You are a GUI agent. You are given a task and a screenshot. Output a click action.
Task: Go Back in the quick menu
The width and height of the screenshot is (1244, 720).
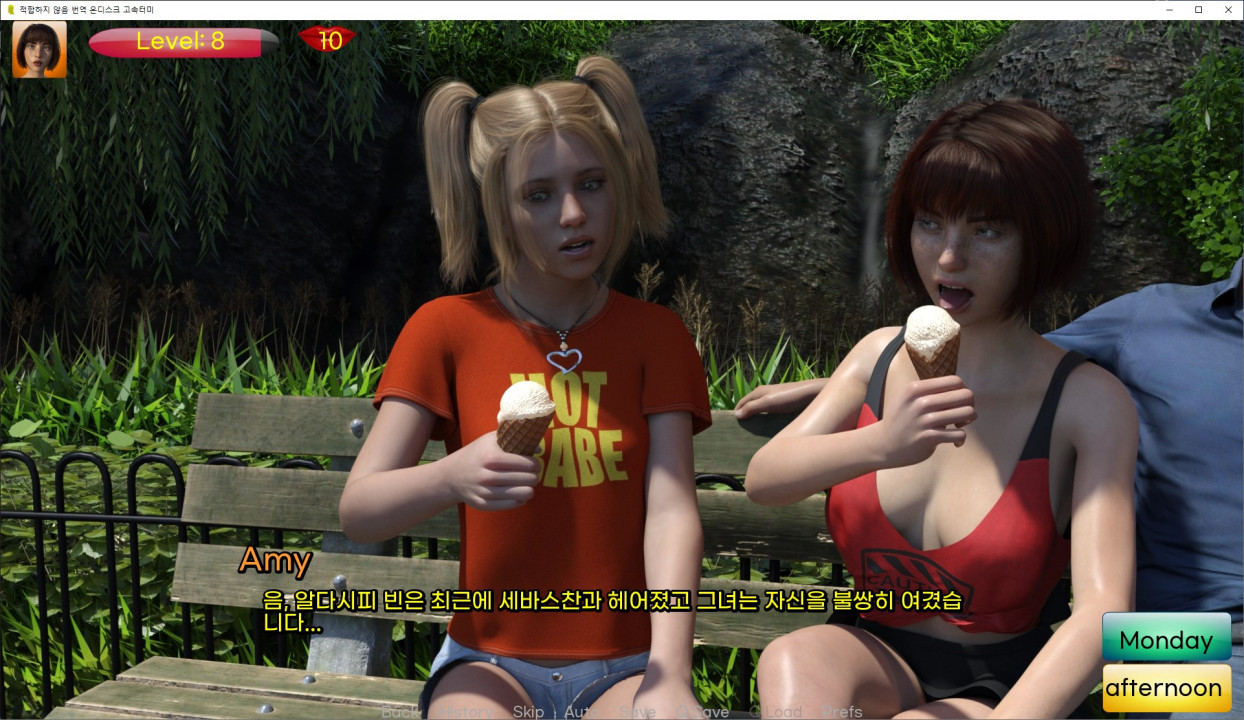pos(400,712)
